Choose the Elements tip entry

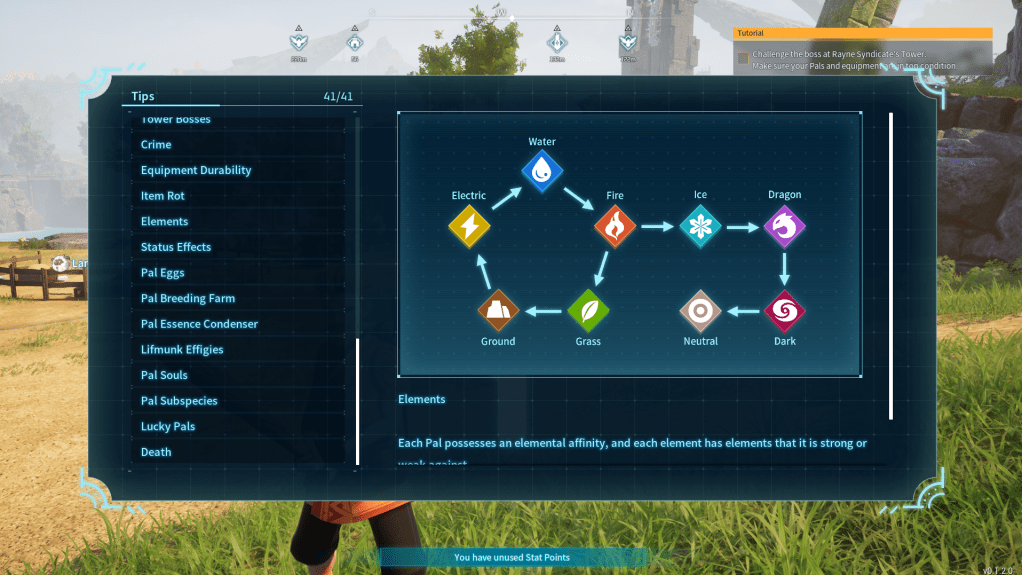click(165, 222)
